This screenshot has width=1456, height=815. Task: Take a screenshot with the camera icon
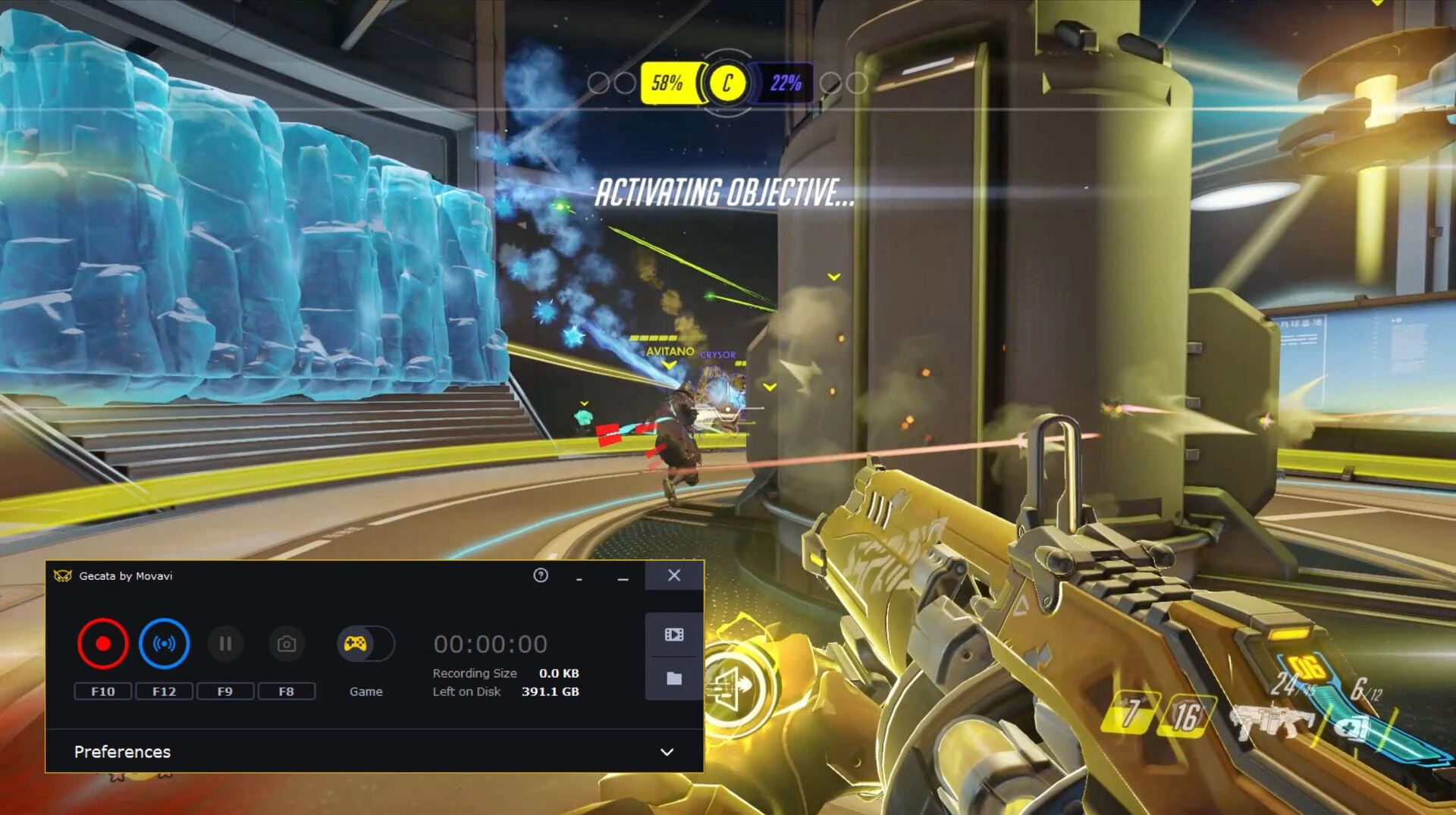[286, 644]
